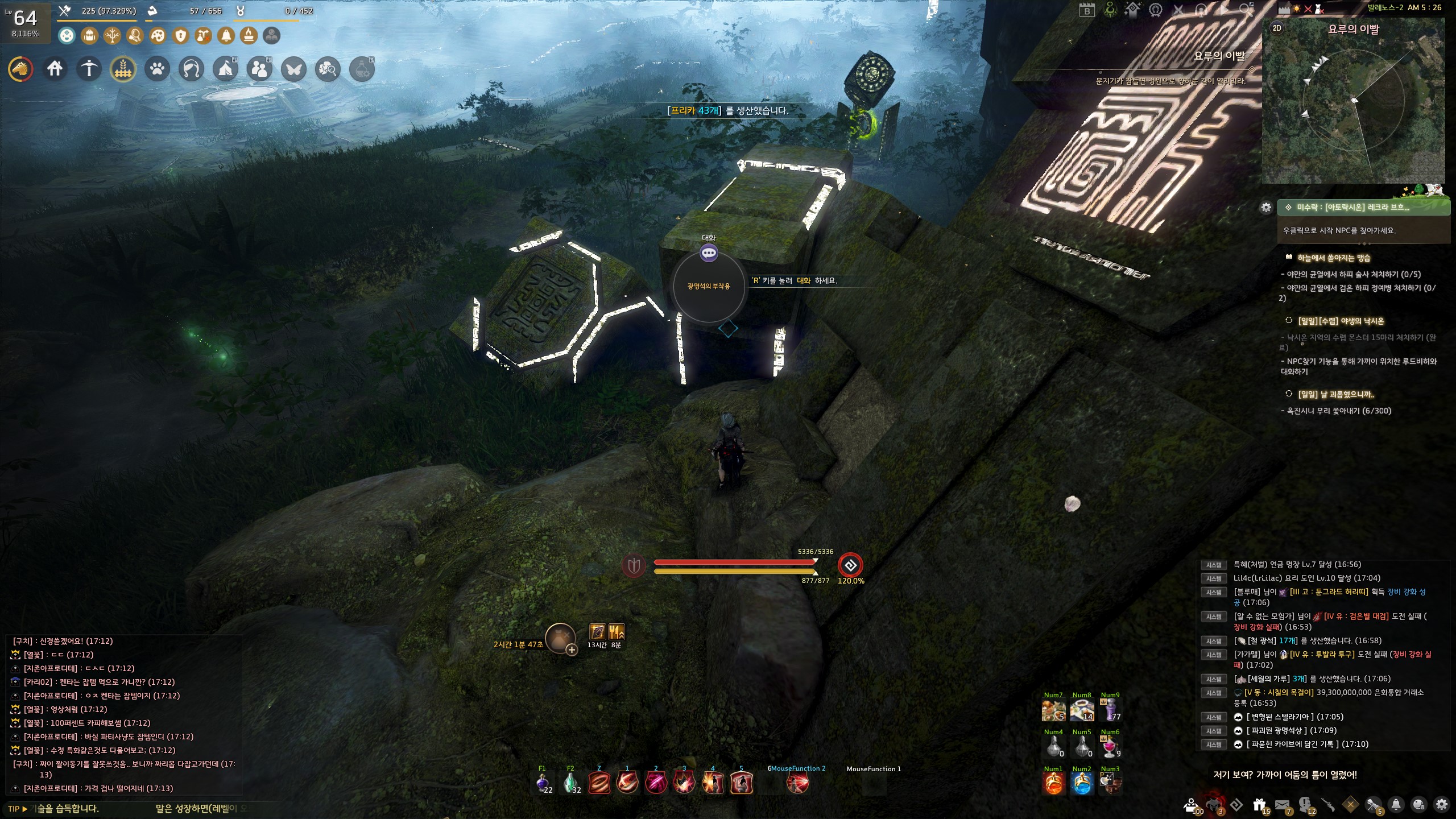
Task: Open the pickaxe worker icon
Action: coord(89,69)
